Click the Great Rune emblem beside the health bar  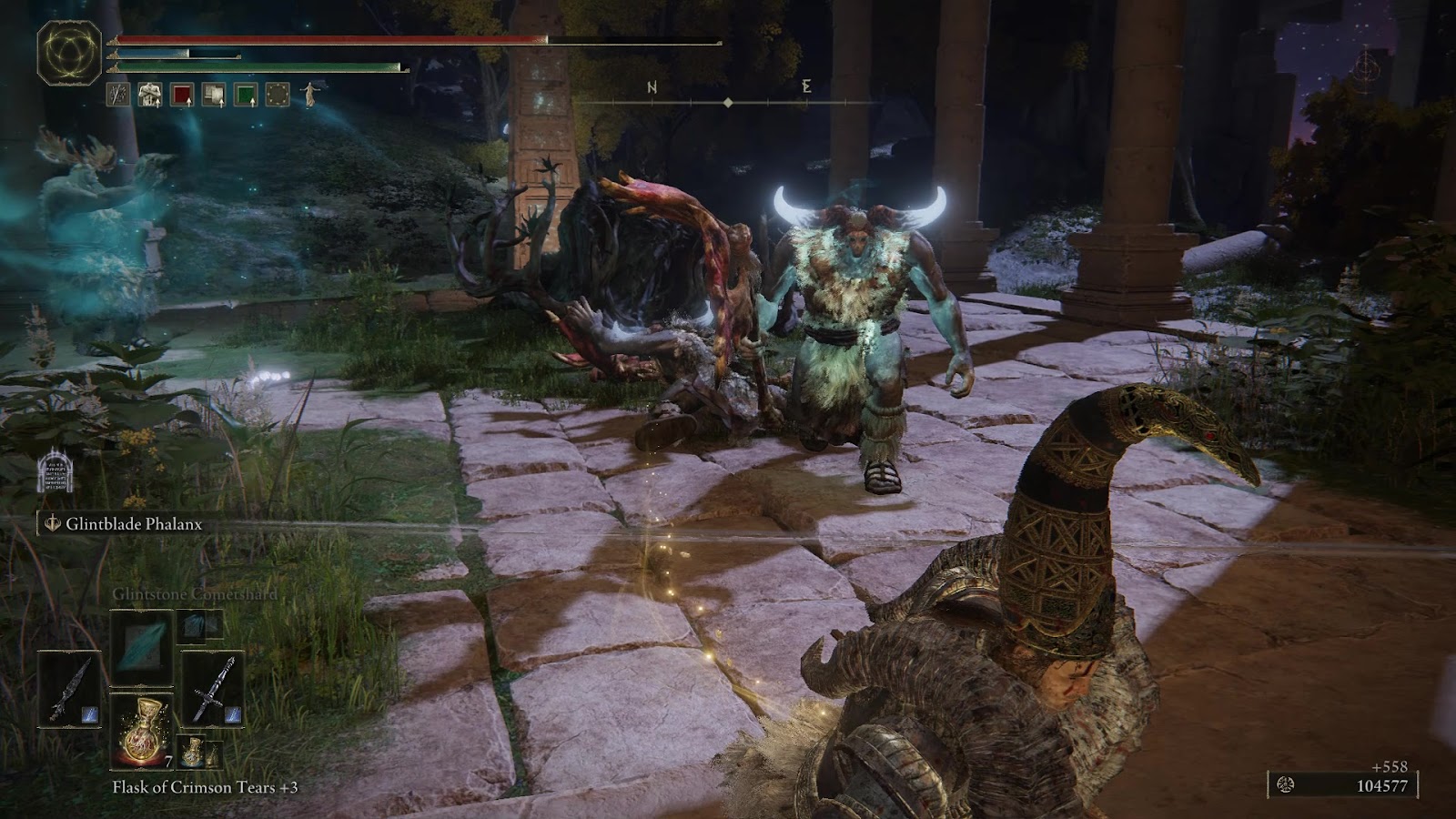(x=69, y=52)
